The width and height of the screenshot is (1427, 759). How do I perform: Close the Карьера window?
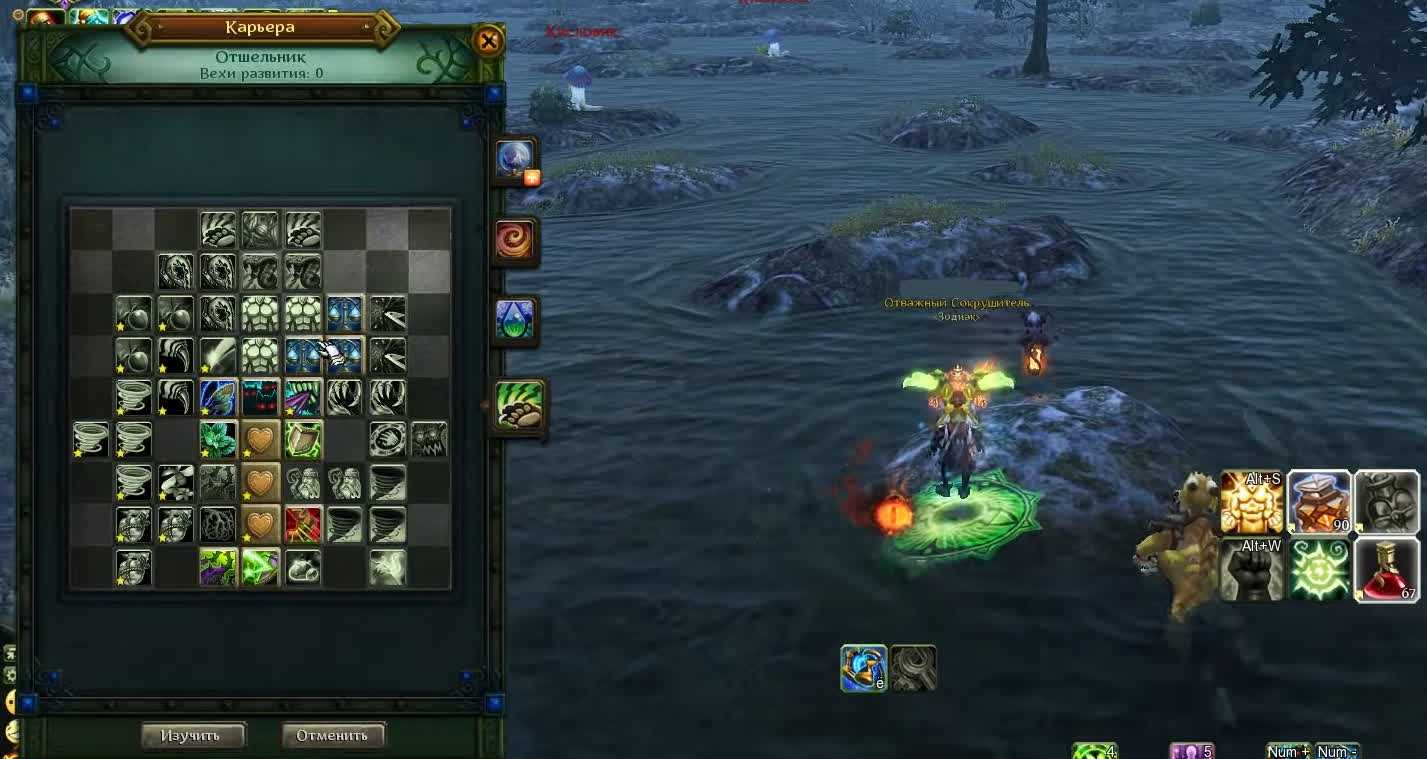[488, 41]
